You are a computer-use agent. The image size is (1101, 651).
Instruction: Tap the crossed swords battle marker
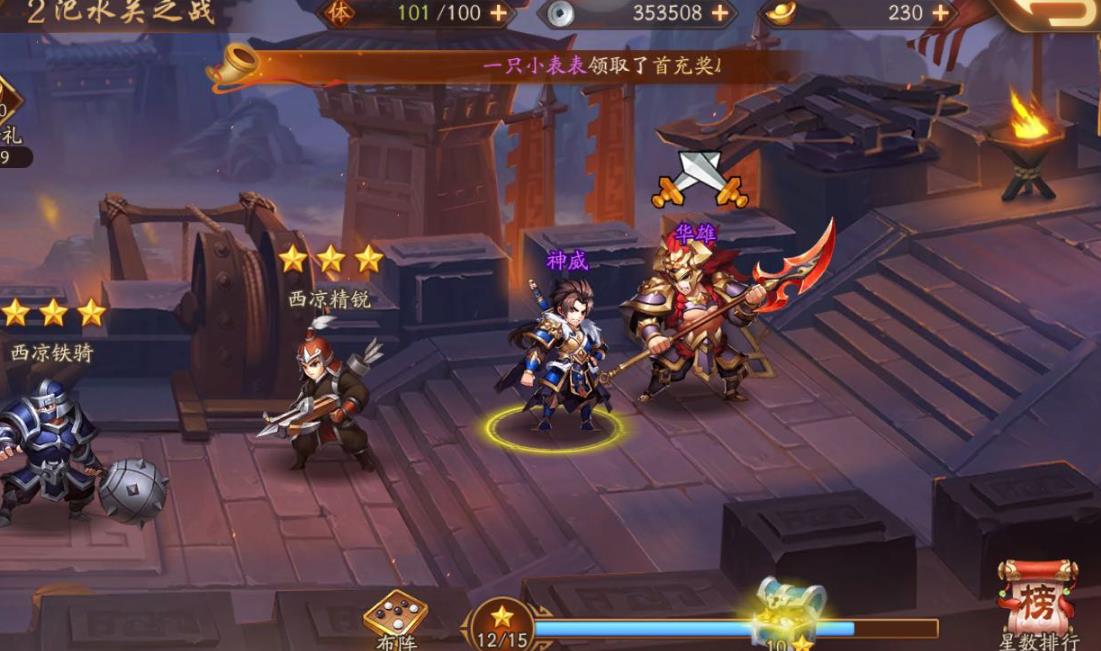coord(700,180)
